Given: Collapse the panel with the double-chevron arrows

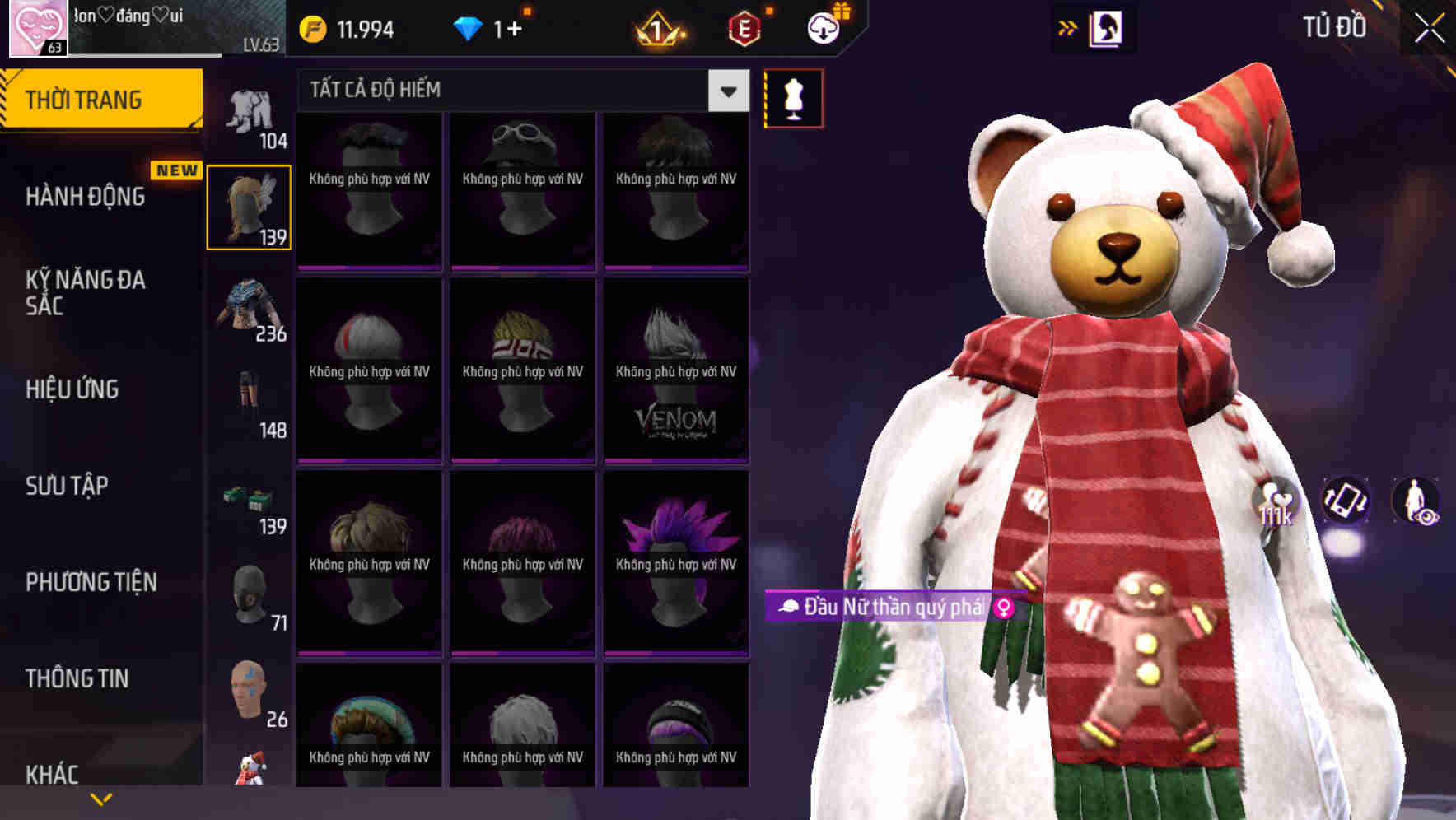Looking at the screenshot, I should [1068, 27].
